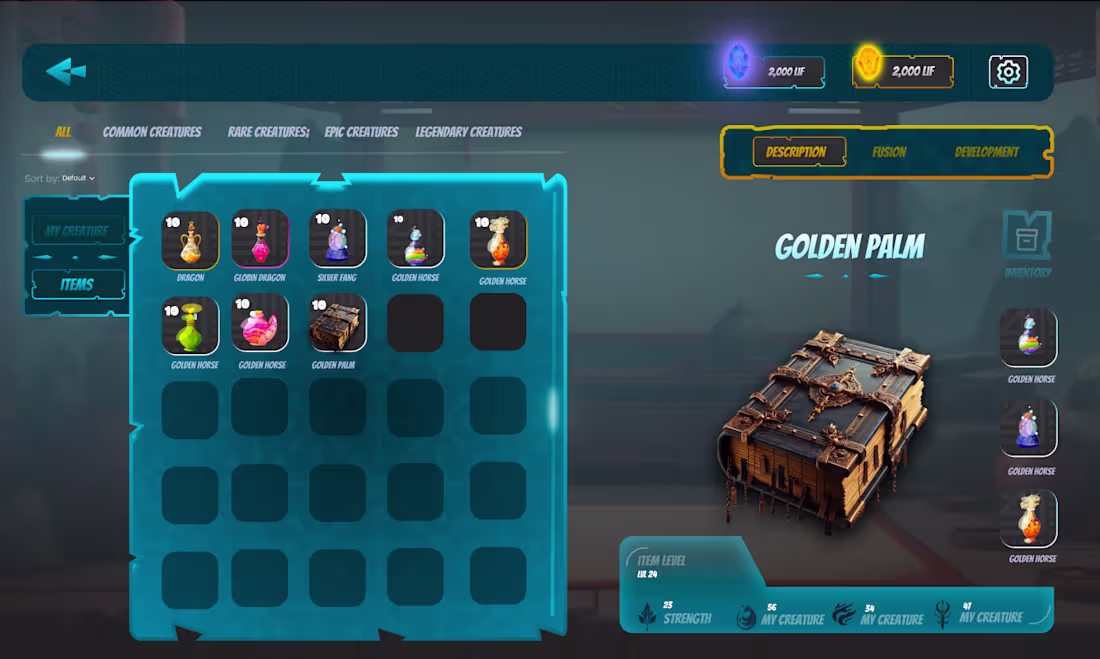1100x659 pixels.
Task: Open the Inventory box icon
Action: click(1027, 238)
